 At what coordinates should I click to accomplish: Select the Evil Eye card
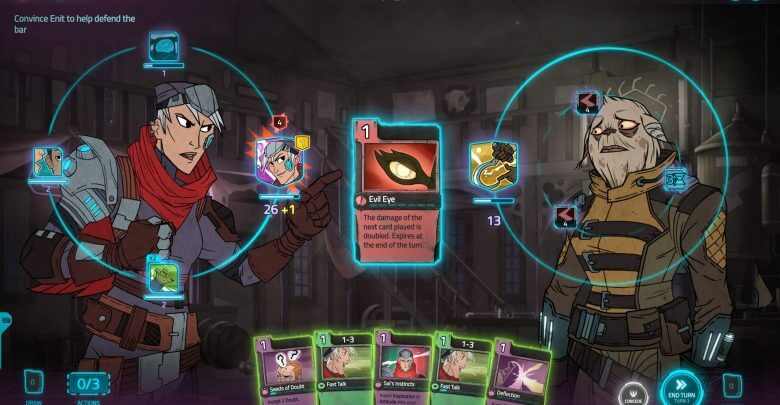395,190
